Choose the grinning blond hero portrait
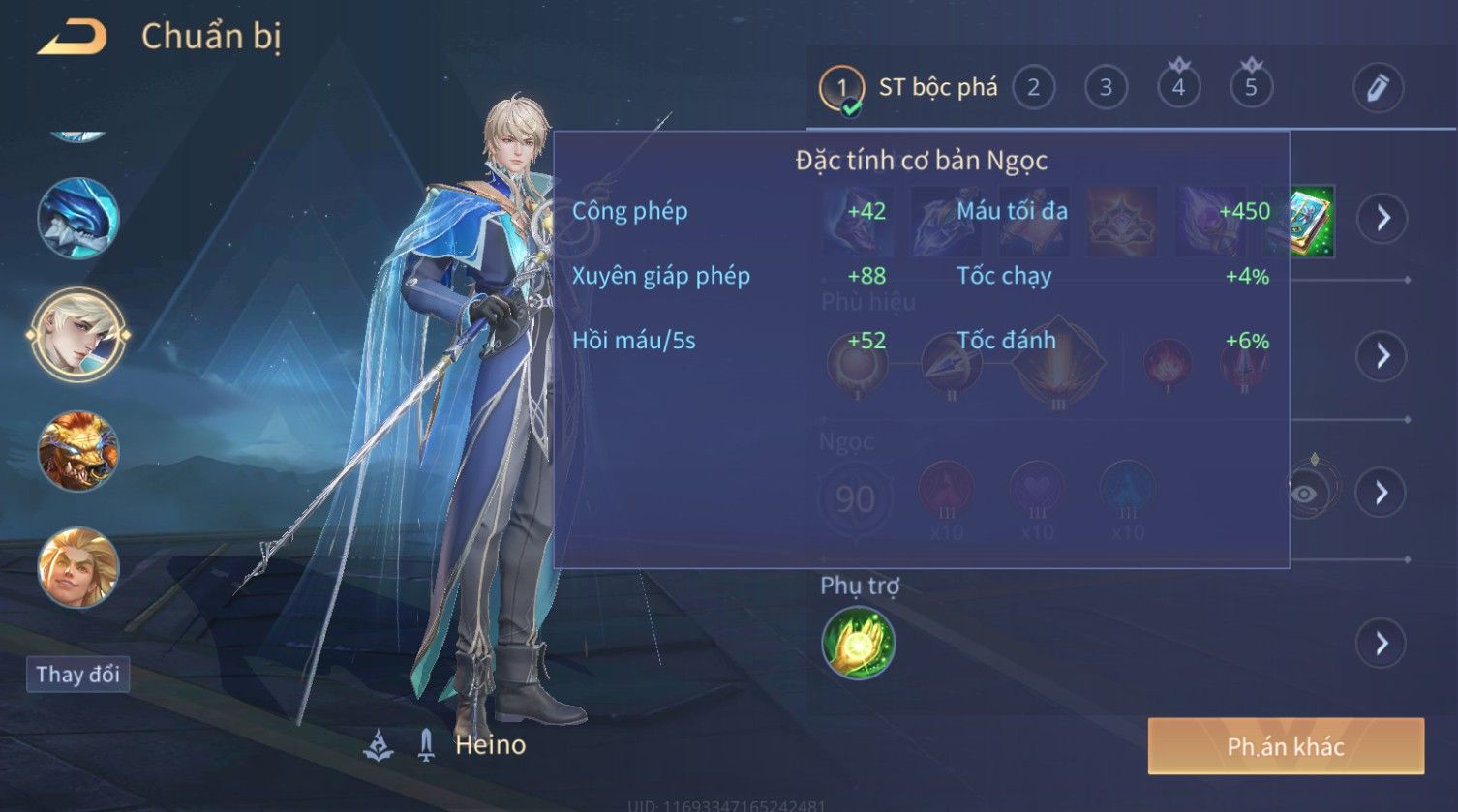 tap(77, 567)
